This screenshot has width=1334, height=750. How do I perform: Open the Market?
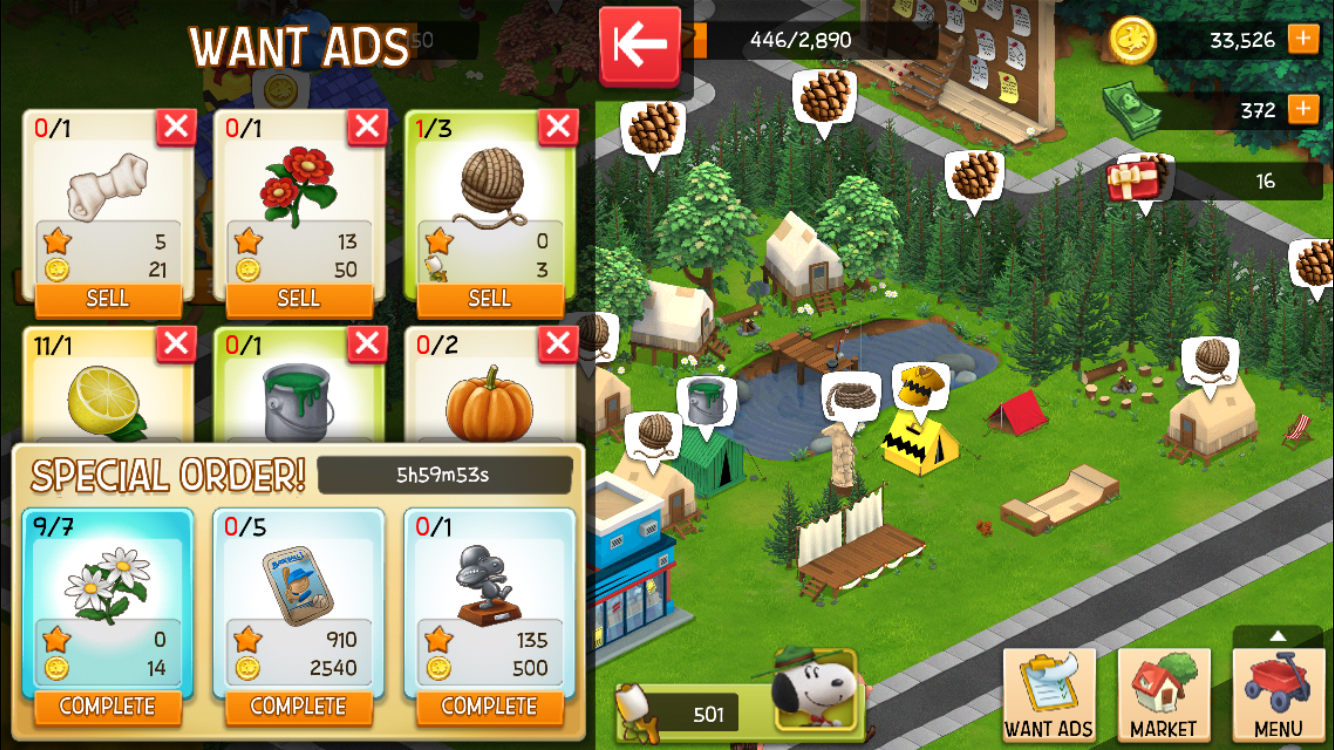[1164, 695]
